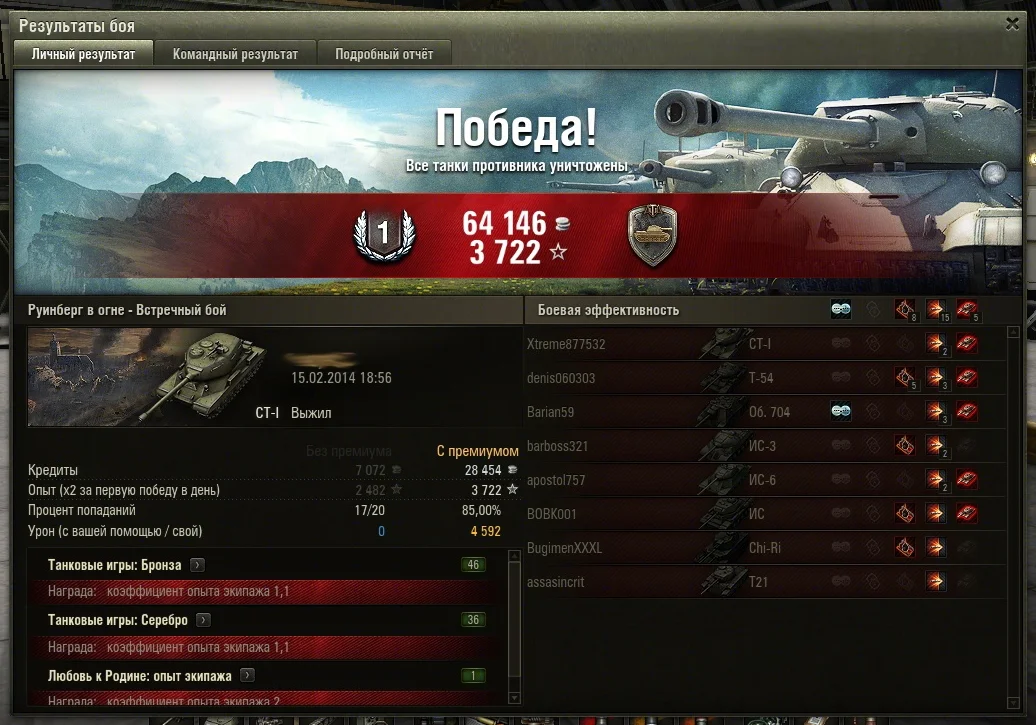Click the first place laurel medal
This screenshot has height=725, width=1036.
click(x=380, y=235)
